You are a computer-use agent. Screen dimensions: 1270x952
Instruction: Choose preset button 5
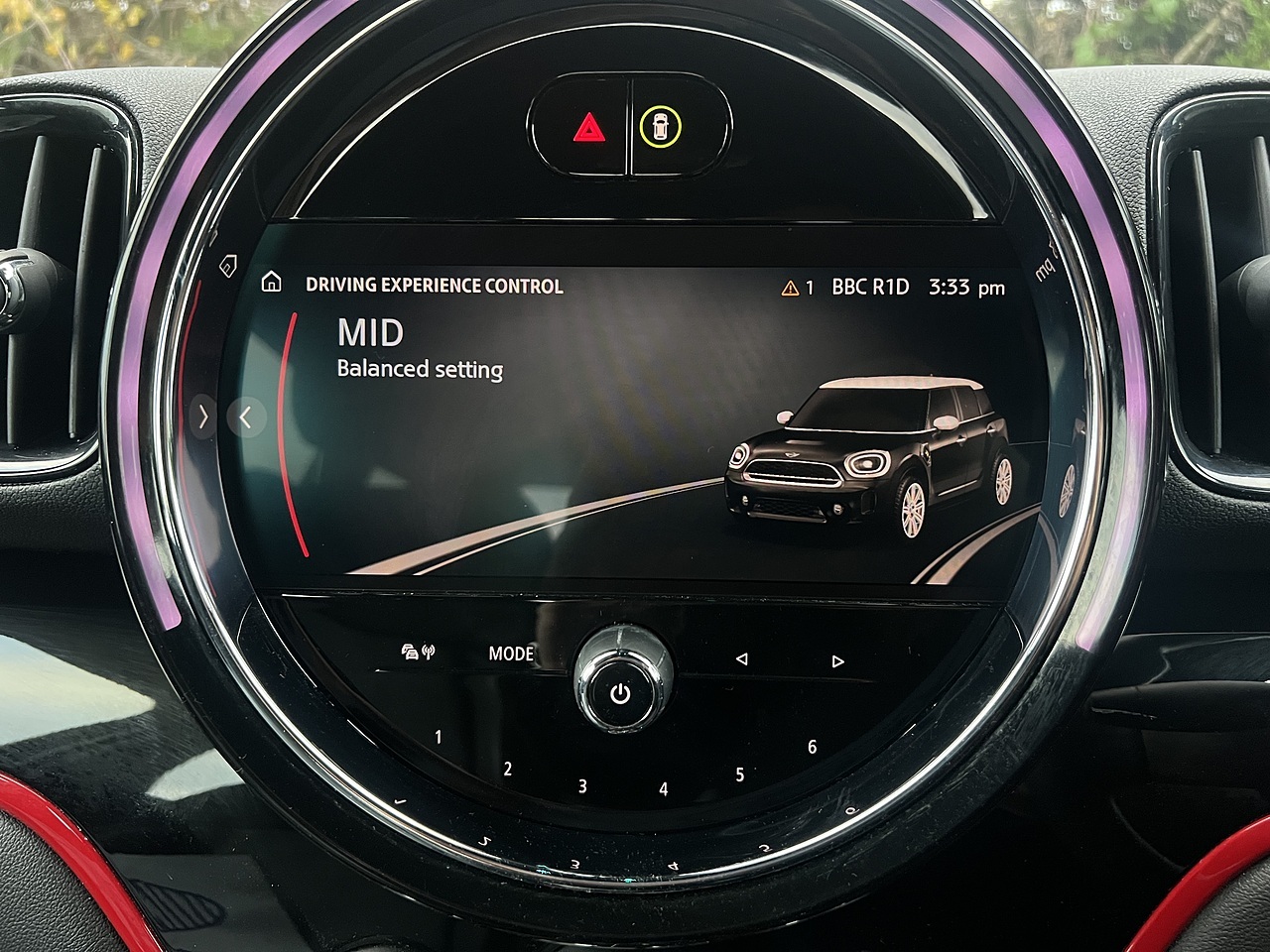pos(739,774)
